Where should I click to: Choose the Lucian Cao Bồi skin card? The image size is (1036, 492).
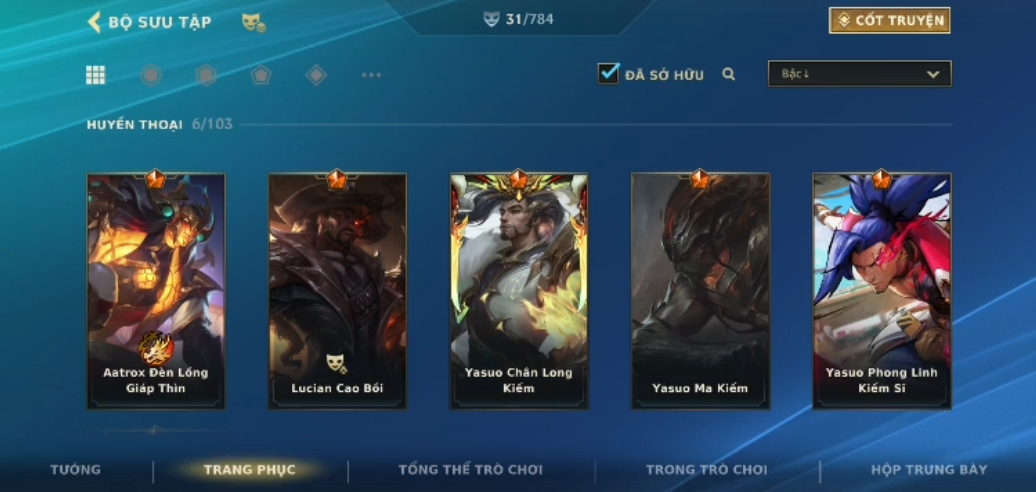337,290
